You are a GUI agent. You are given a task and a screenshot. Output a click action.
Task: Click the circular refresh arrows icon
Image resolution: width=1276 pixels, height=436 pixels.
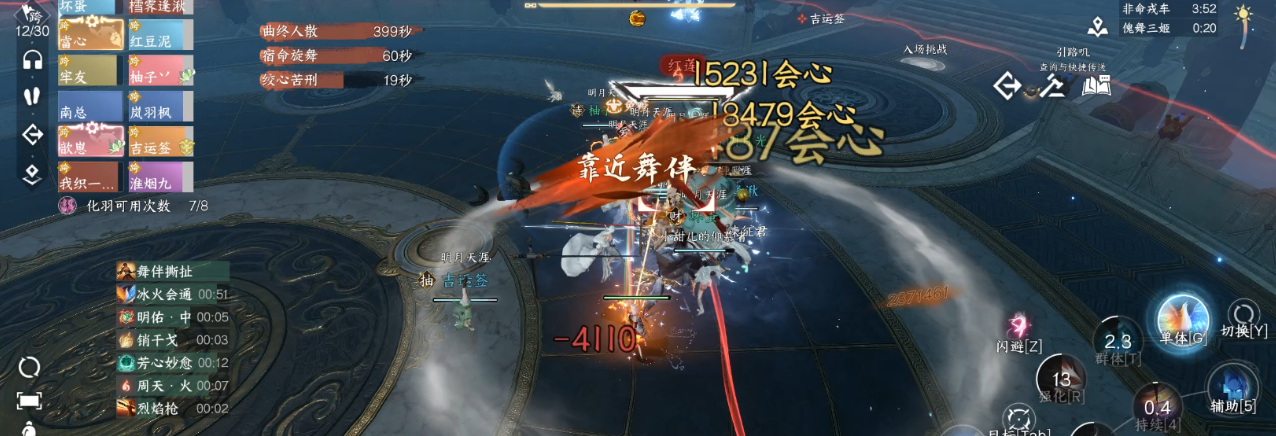pos(29,367)
